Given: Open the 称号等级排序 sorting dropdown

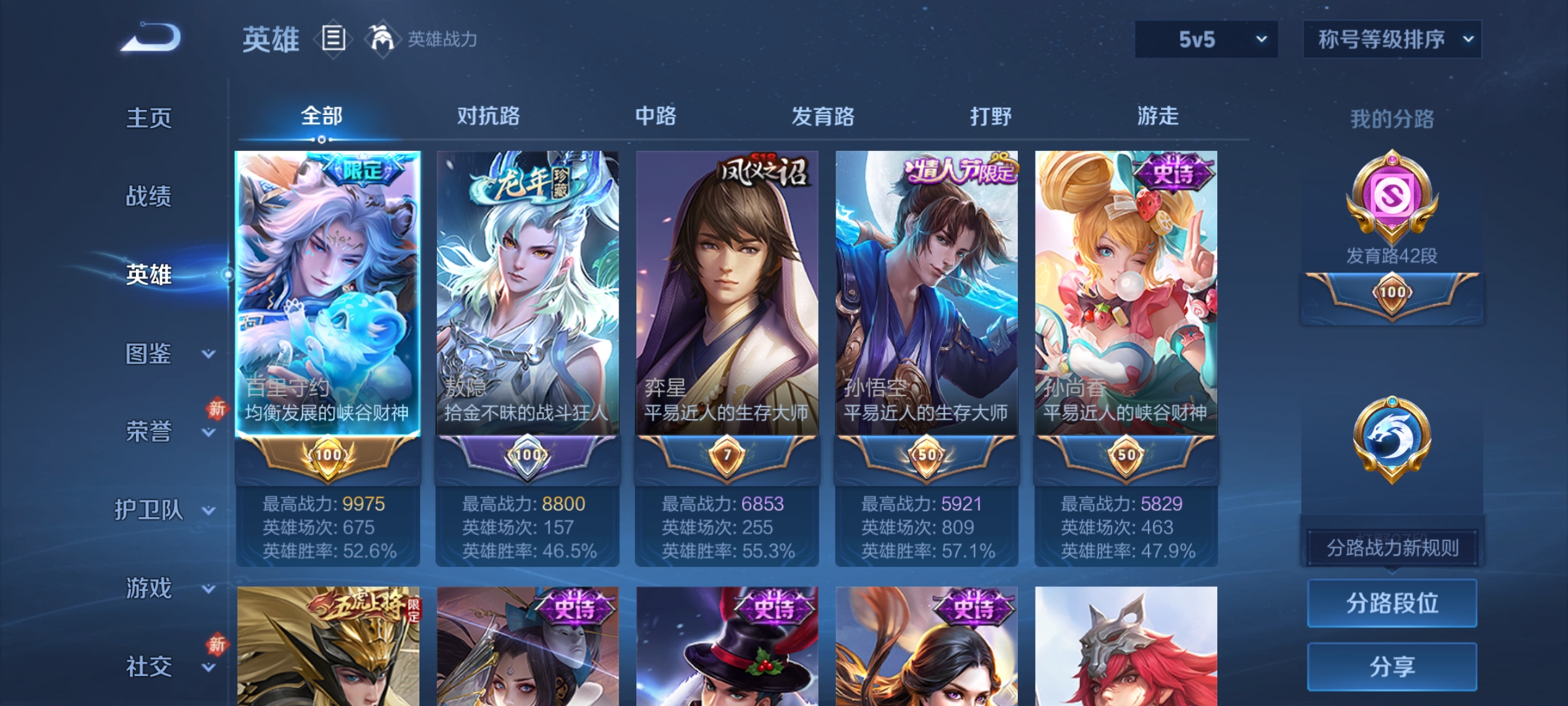Looking at the screenshot, I should click(1392, 39).
